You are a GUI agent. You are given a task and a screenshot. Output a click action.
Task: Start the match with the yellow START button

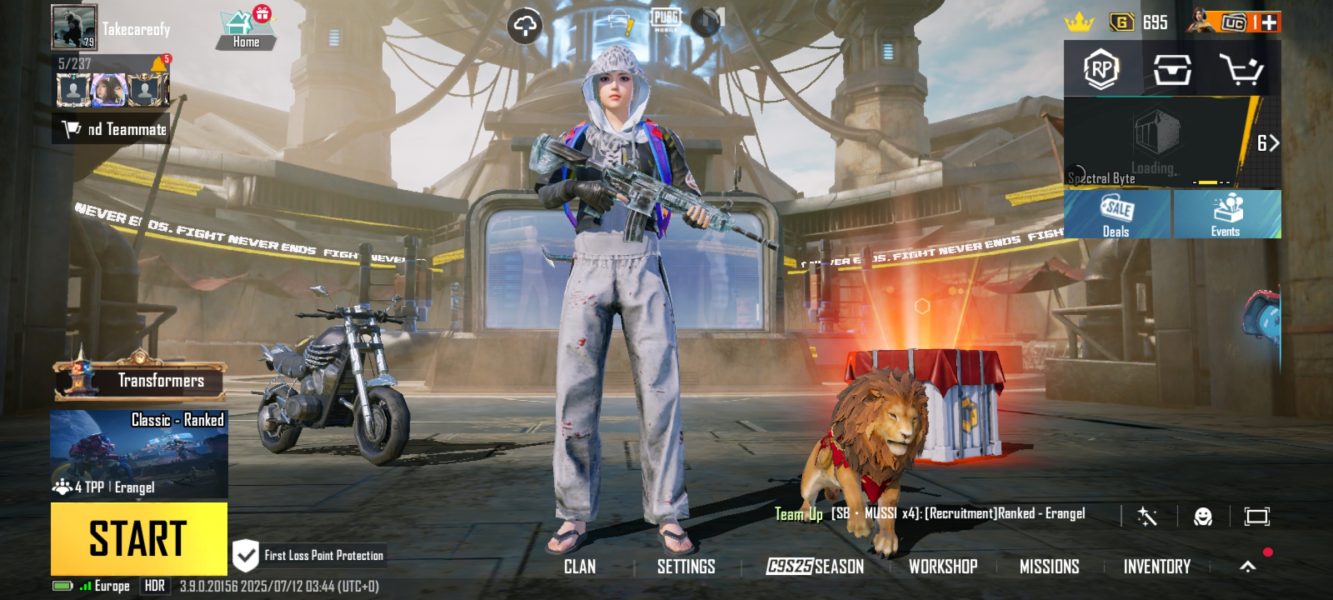(138, 538)
